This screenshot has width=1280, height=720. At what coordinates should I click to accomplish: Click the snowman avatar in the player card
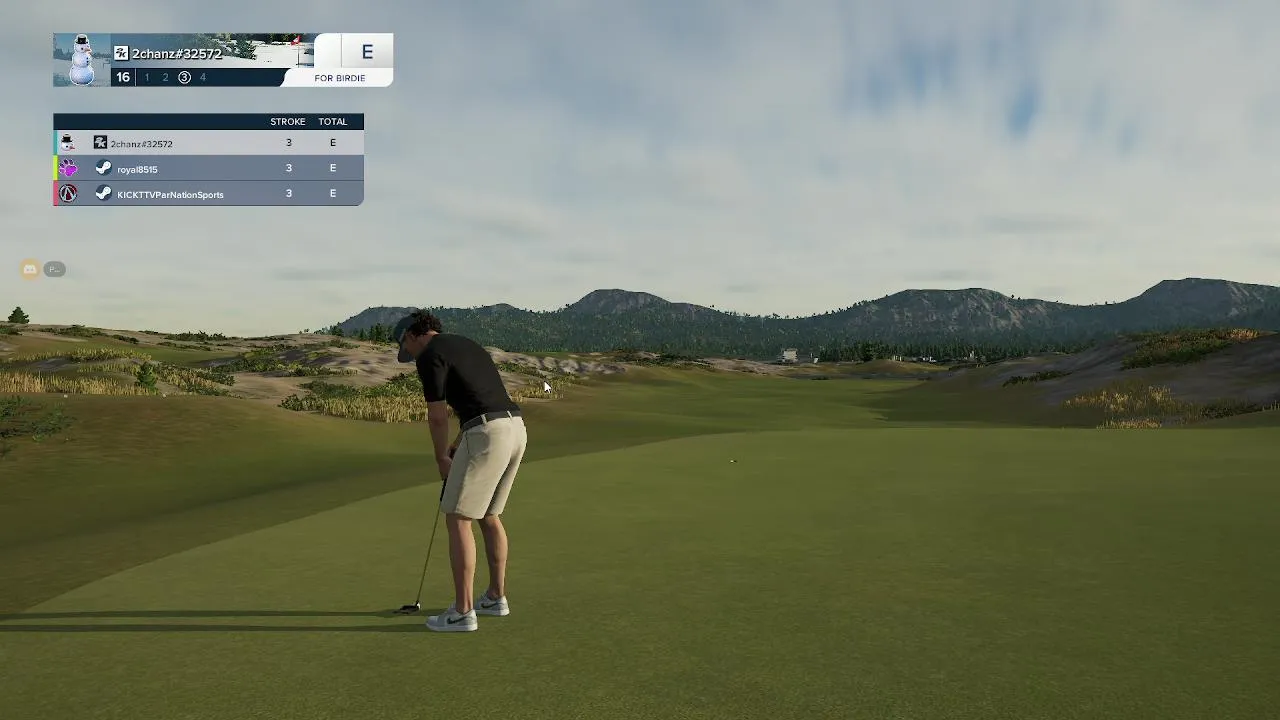point(82,60)
